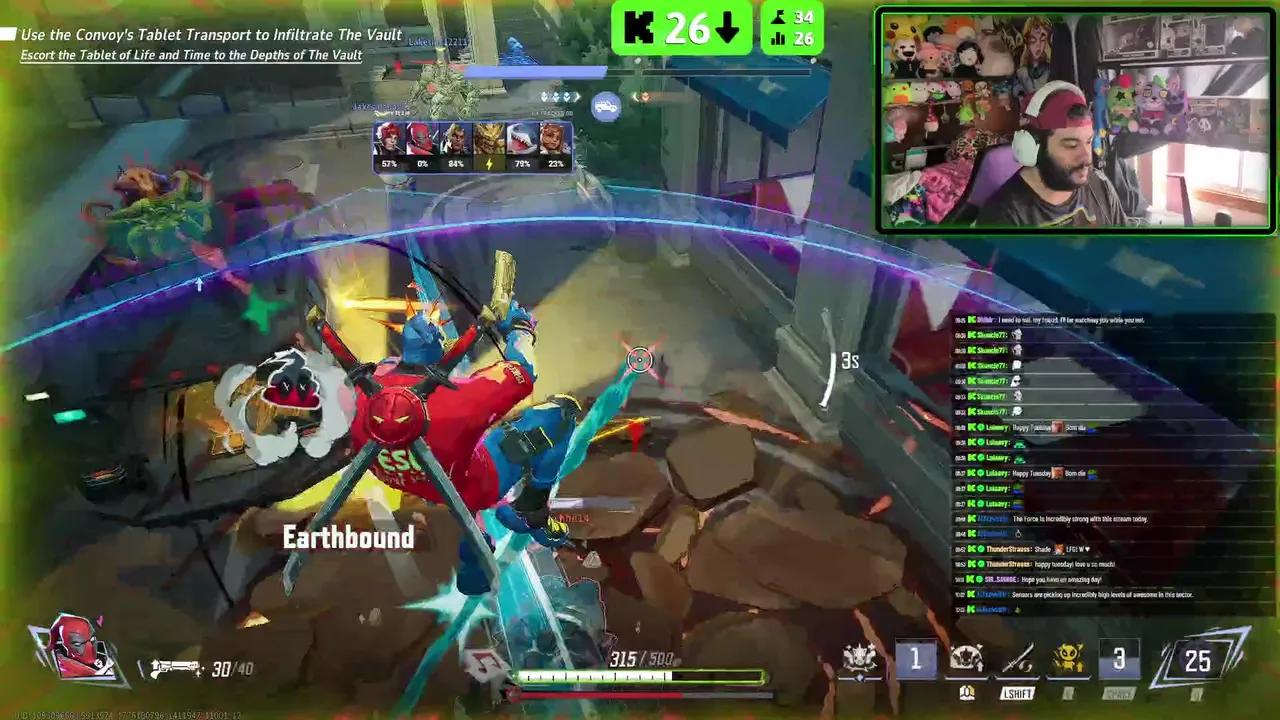Click the convoy vehicle icon on the escort bar

607,105
